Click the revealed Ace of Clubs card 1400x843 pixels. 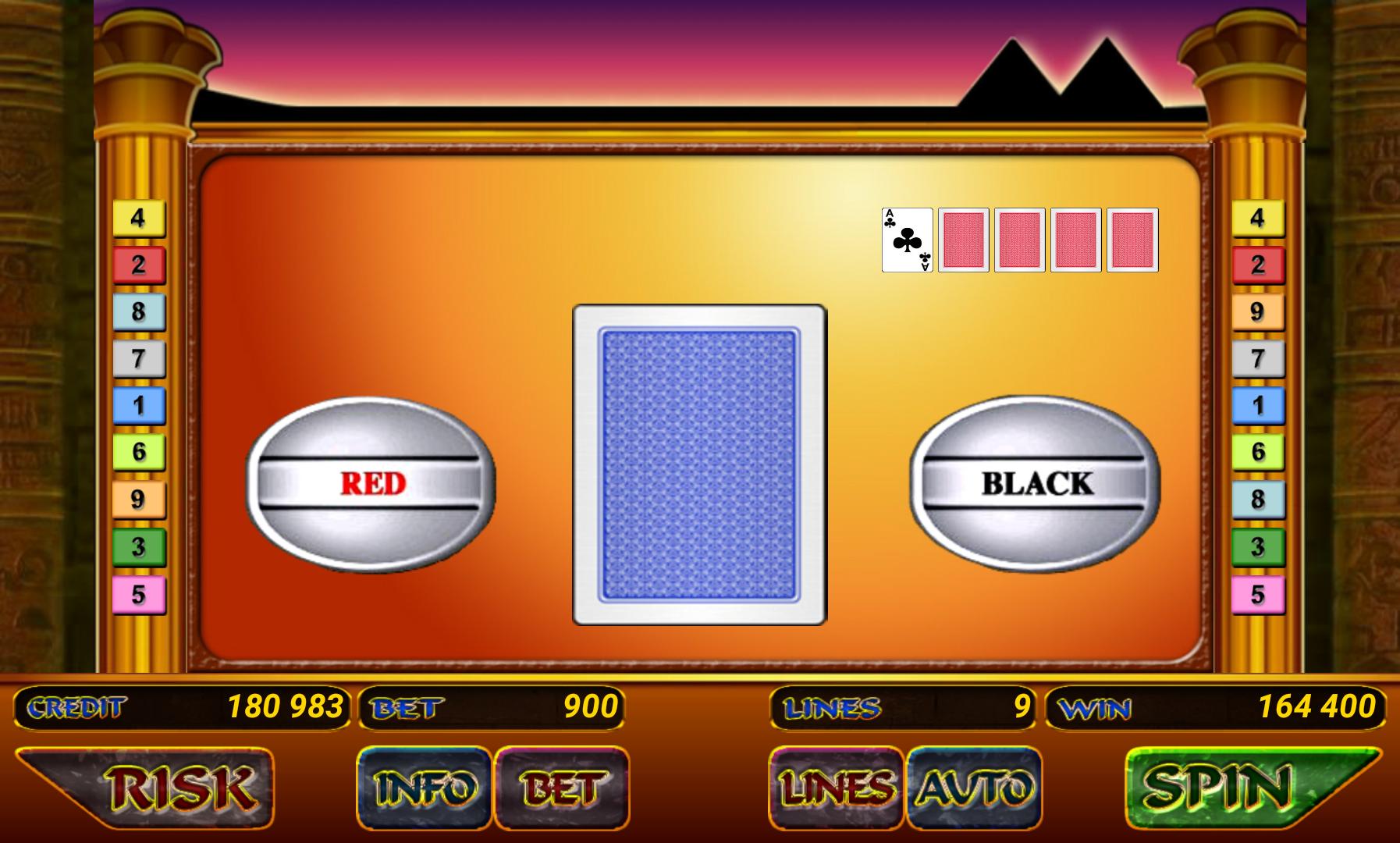pos(905,240)
